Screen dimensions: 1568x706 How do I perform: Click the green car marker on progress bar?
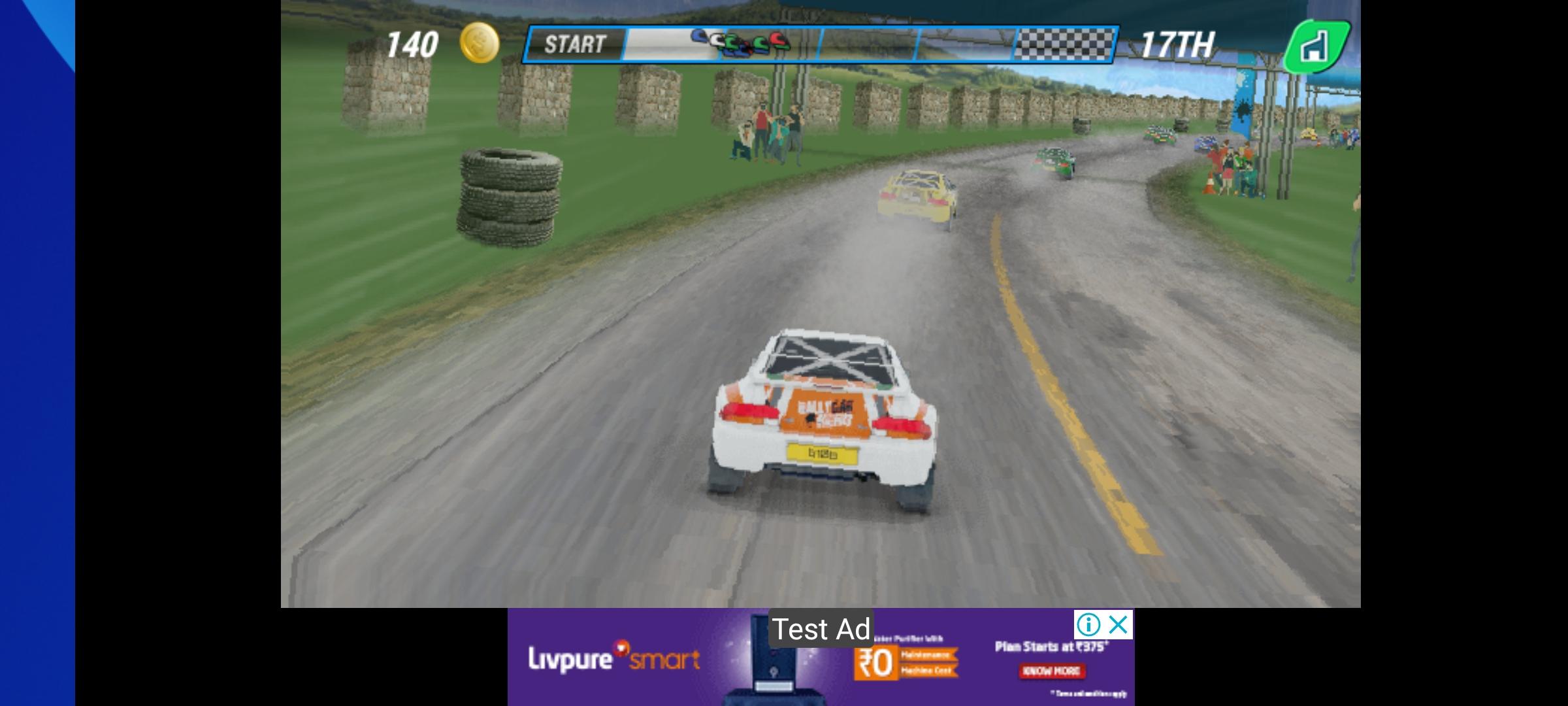pos(732,41)
